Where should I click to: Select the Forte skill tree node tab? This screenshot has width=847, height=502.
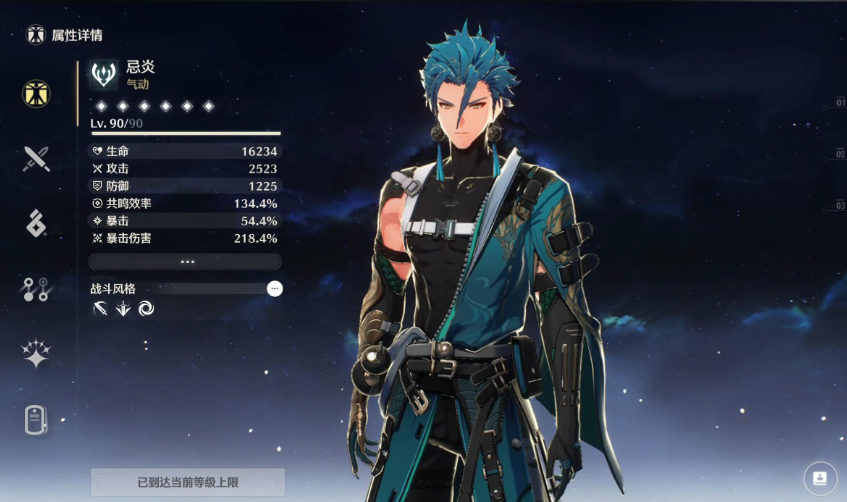[36, 290]
